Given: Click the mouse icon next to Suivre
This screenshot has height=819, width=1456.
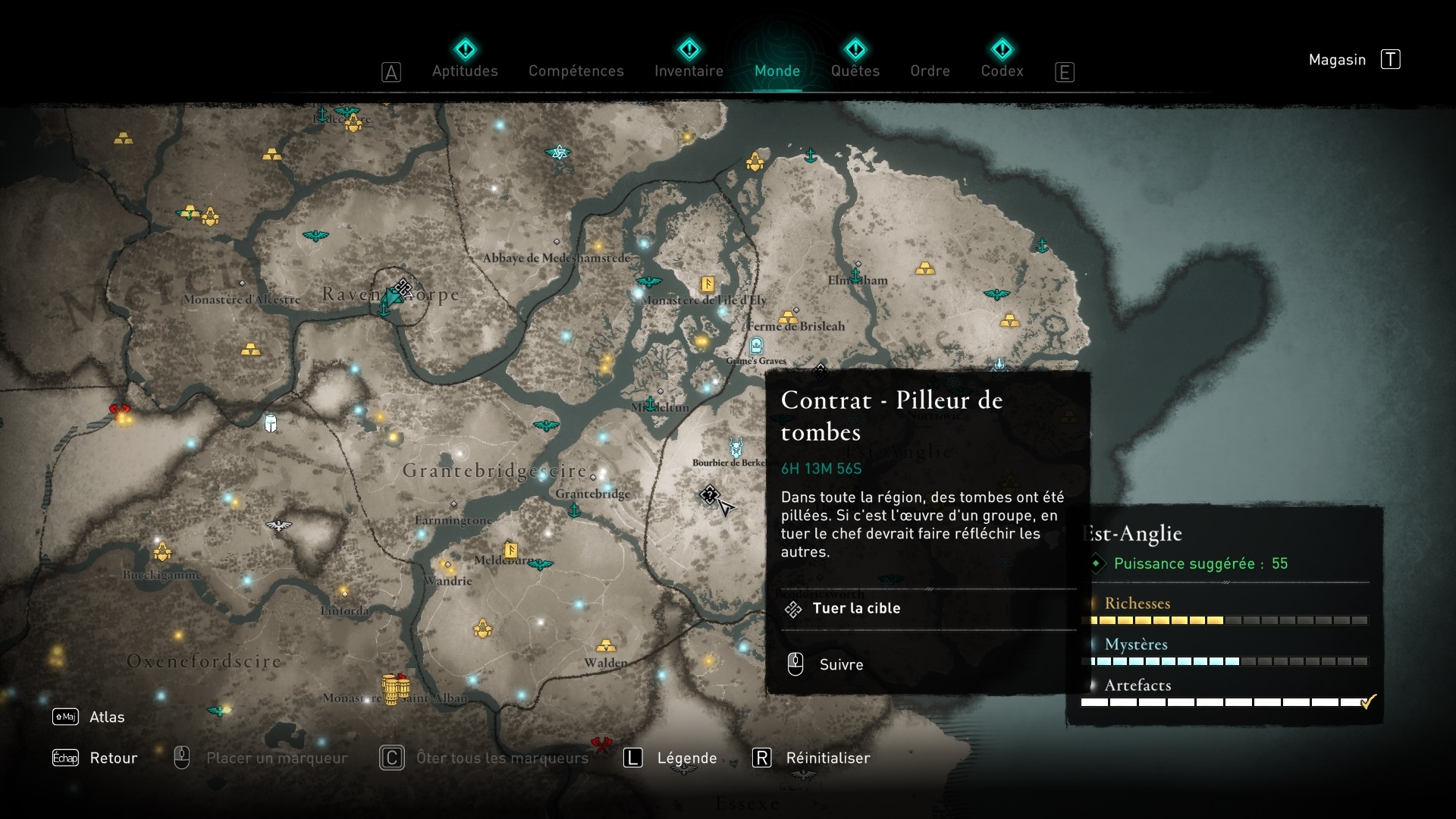Looking at the screenshot, I should [795, 664].
